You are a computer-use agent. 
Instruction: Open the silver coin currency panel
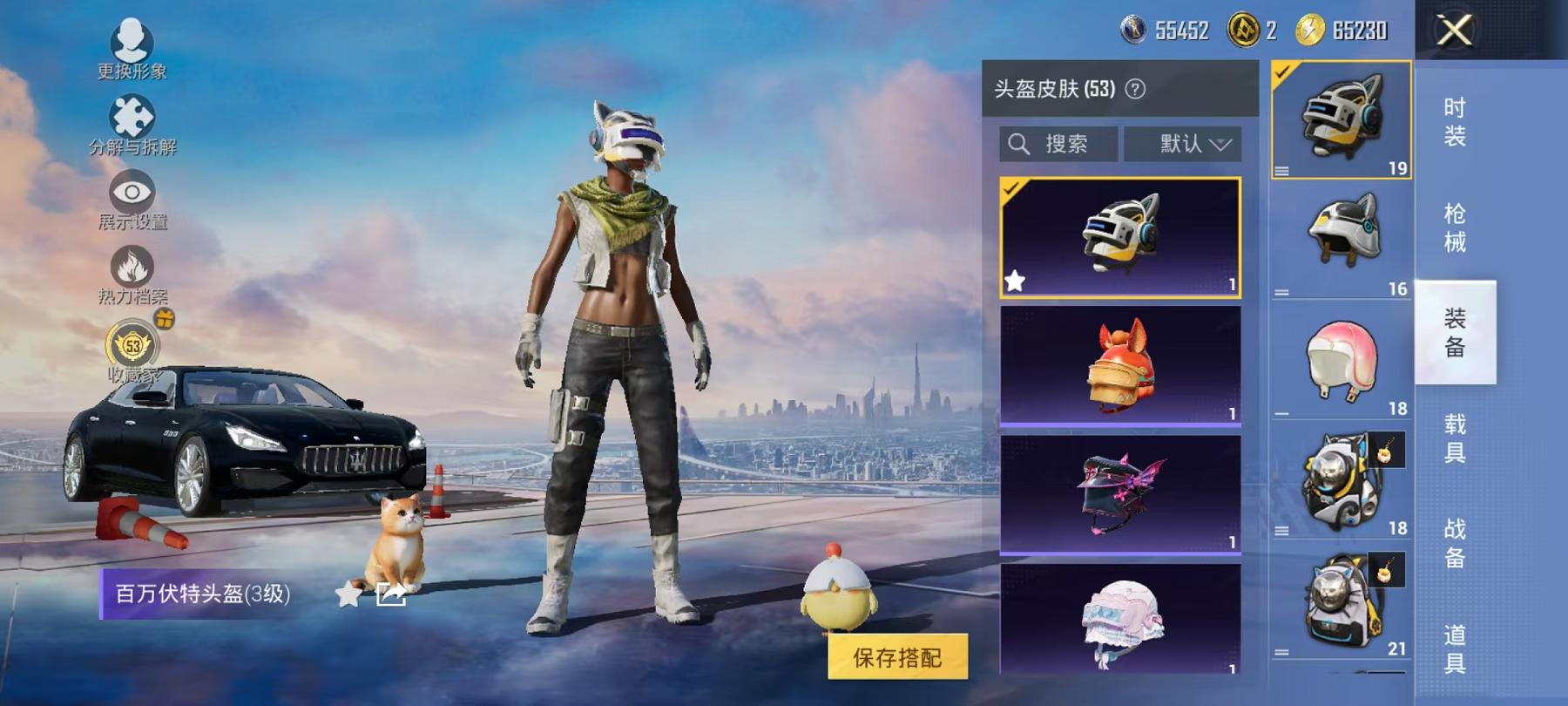1132,29
